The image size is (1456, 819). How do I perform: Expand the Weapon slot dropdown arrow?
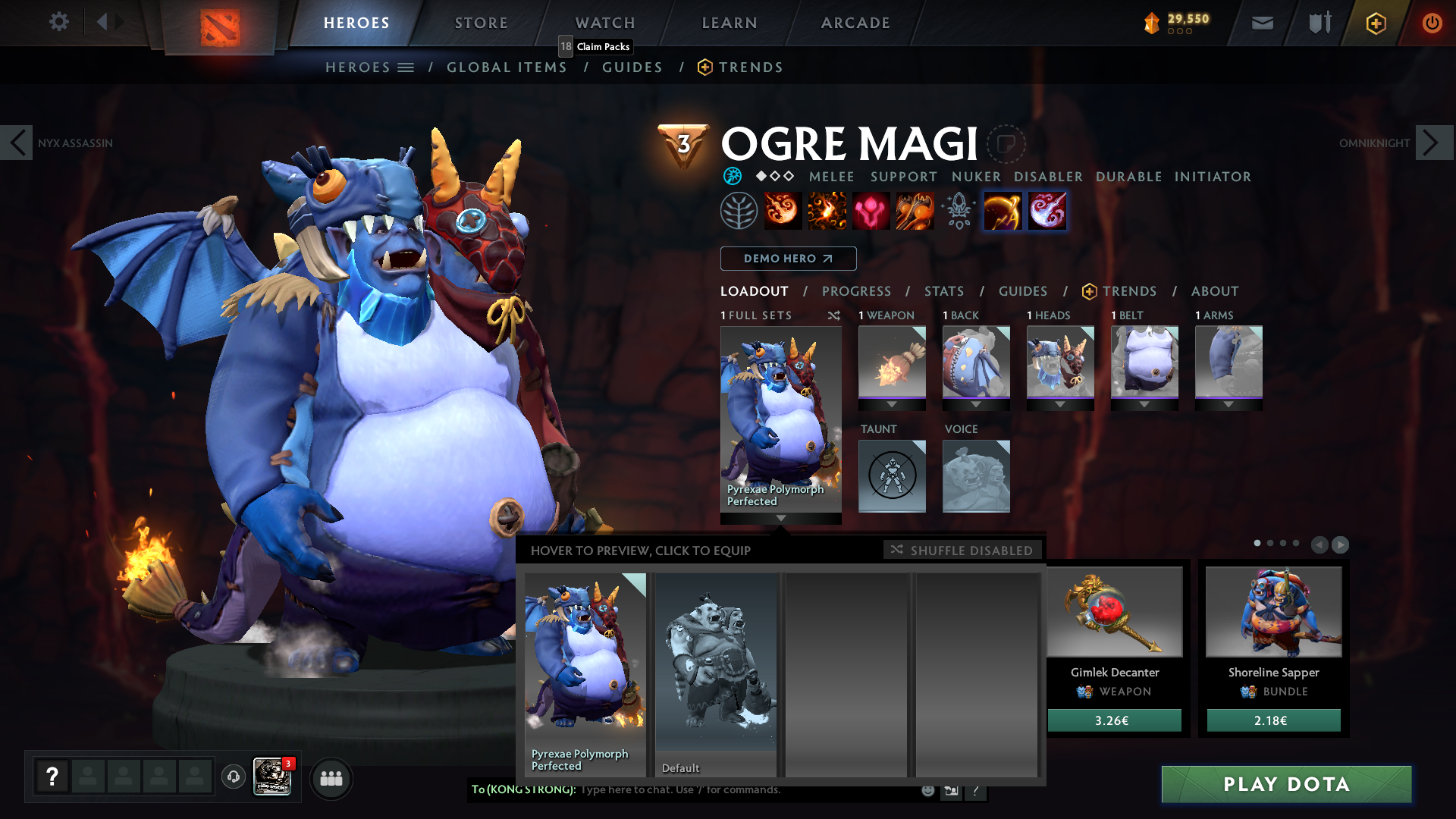pyautogui.click(x=892, y=404)
